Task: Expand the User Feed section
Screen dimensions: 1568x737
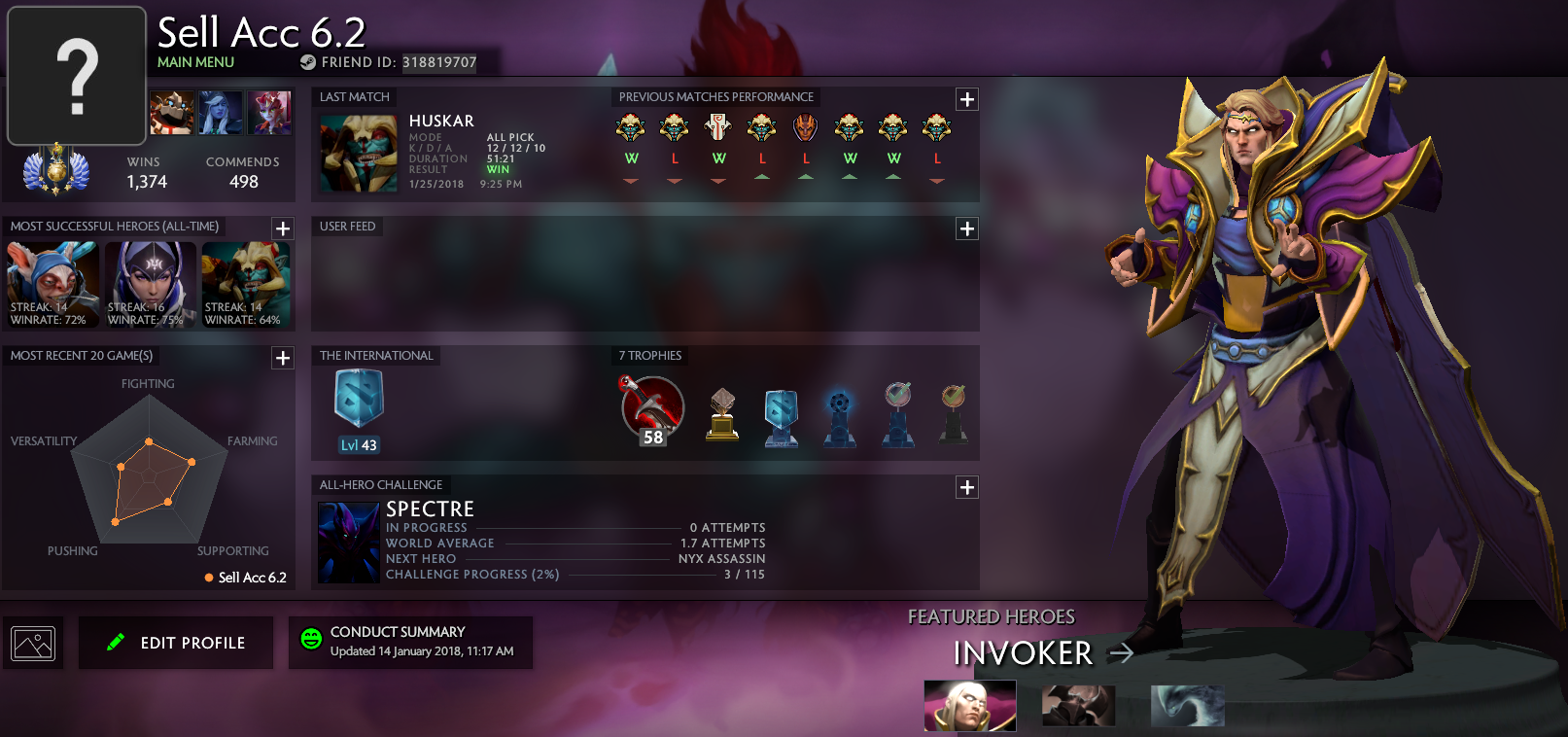Action: point(966,228)
